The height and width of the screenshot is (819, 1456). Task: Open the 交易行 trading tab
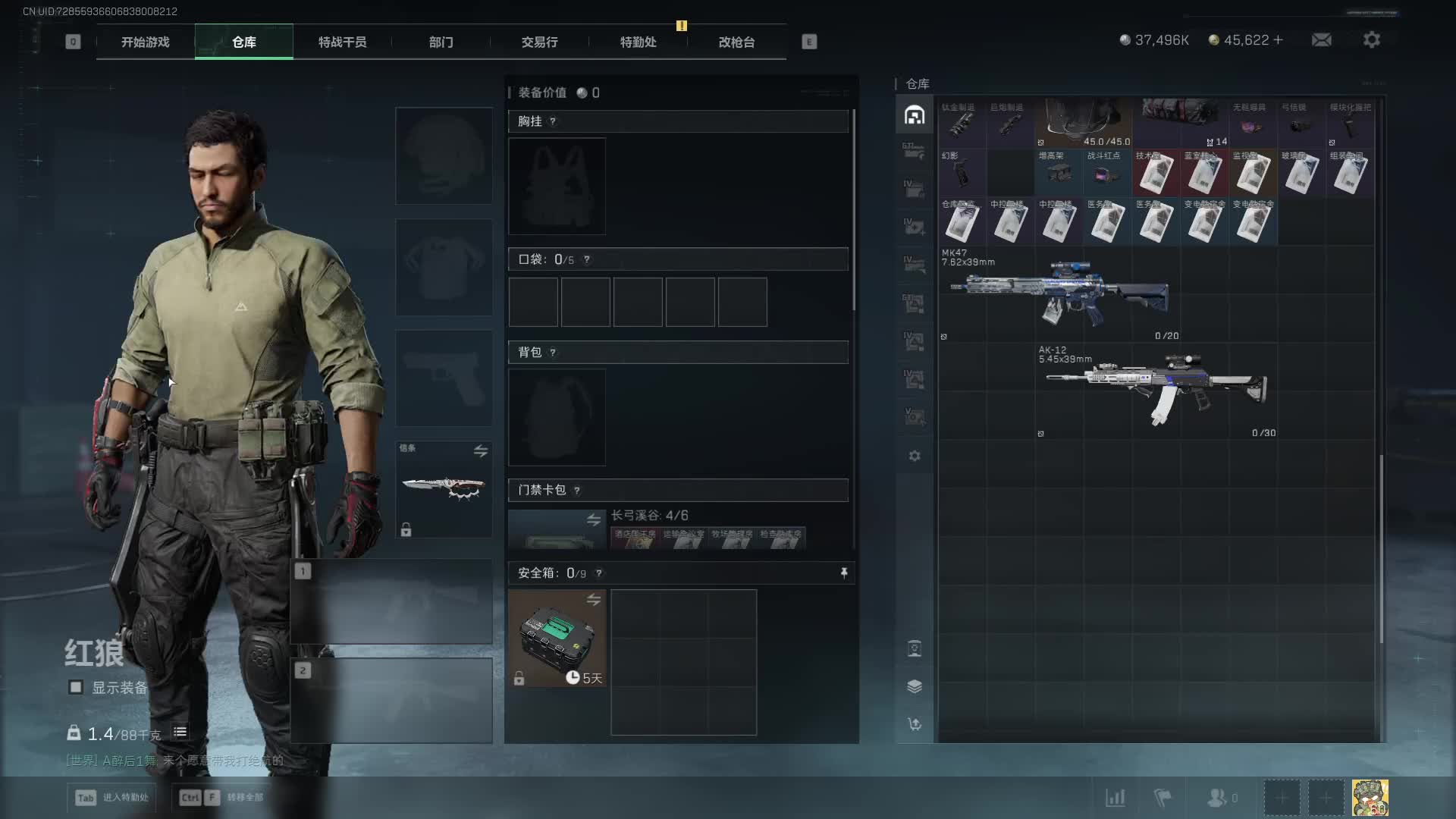pos(539,42)
